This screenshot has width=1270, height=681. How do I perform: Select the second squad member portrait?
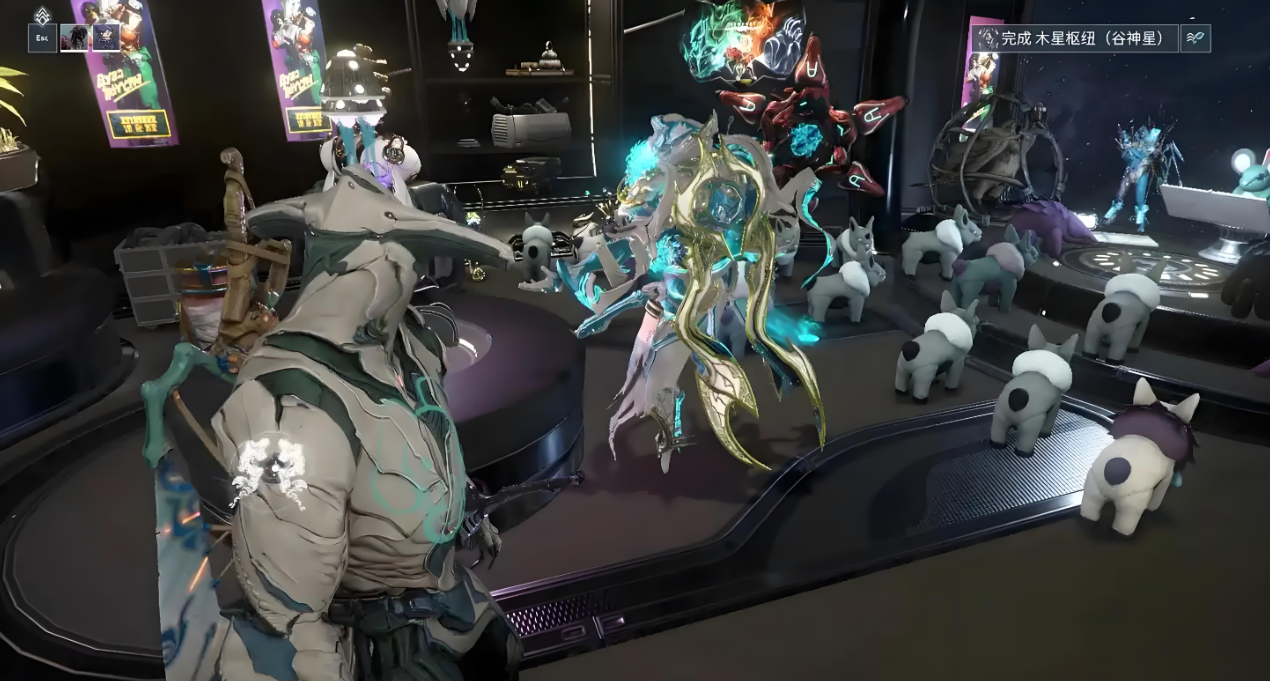(x=106, y=38)
